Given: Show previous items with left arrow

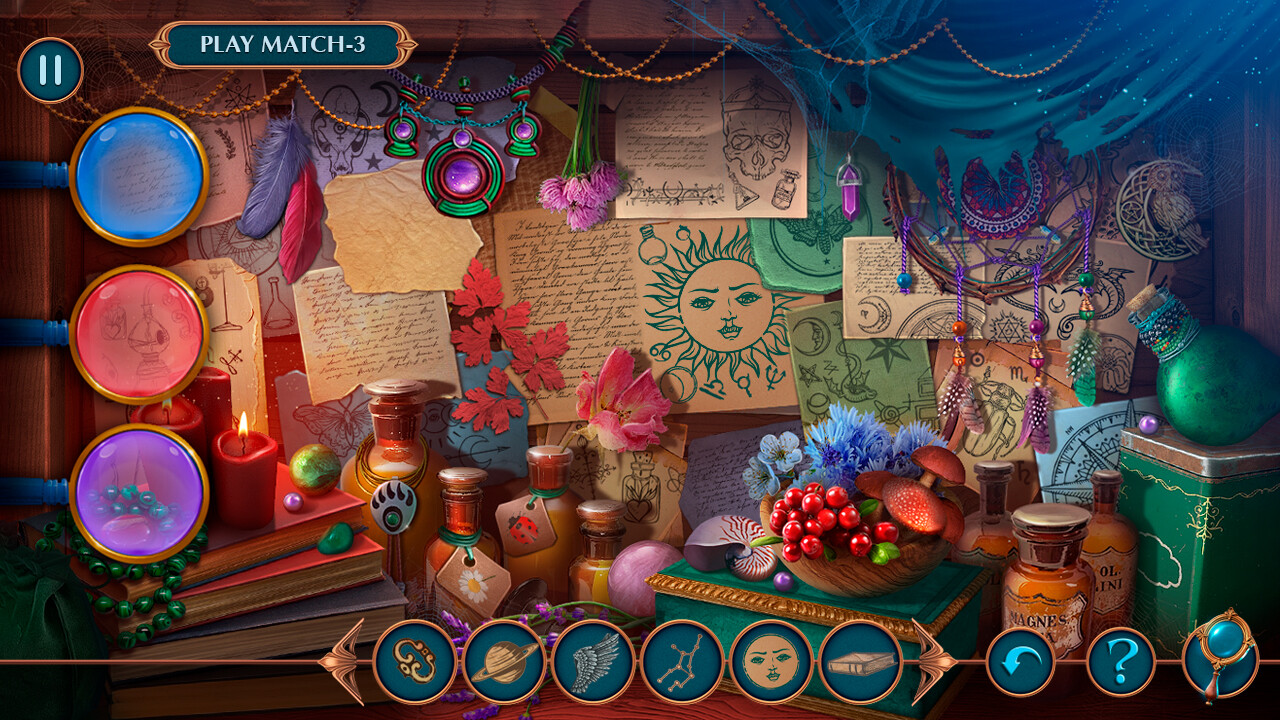Looking at the screenshot, I should tap(344, 662).
